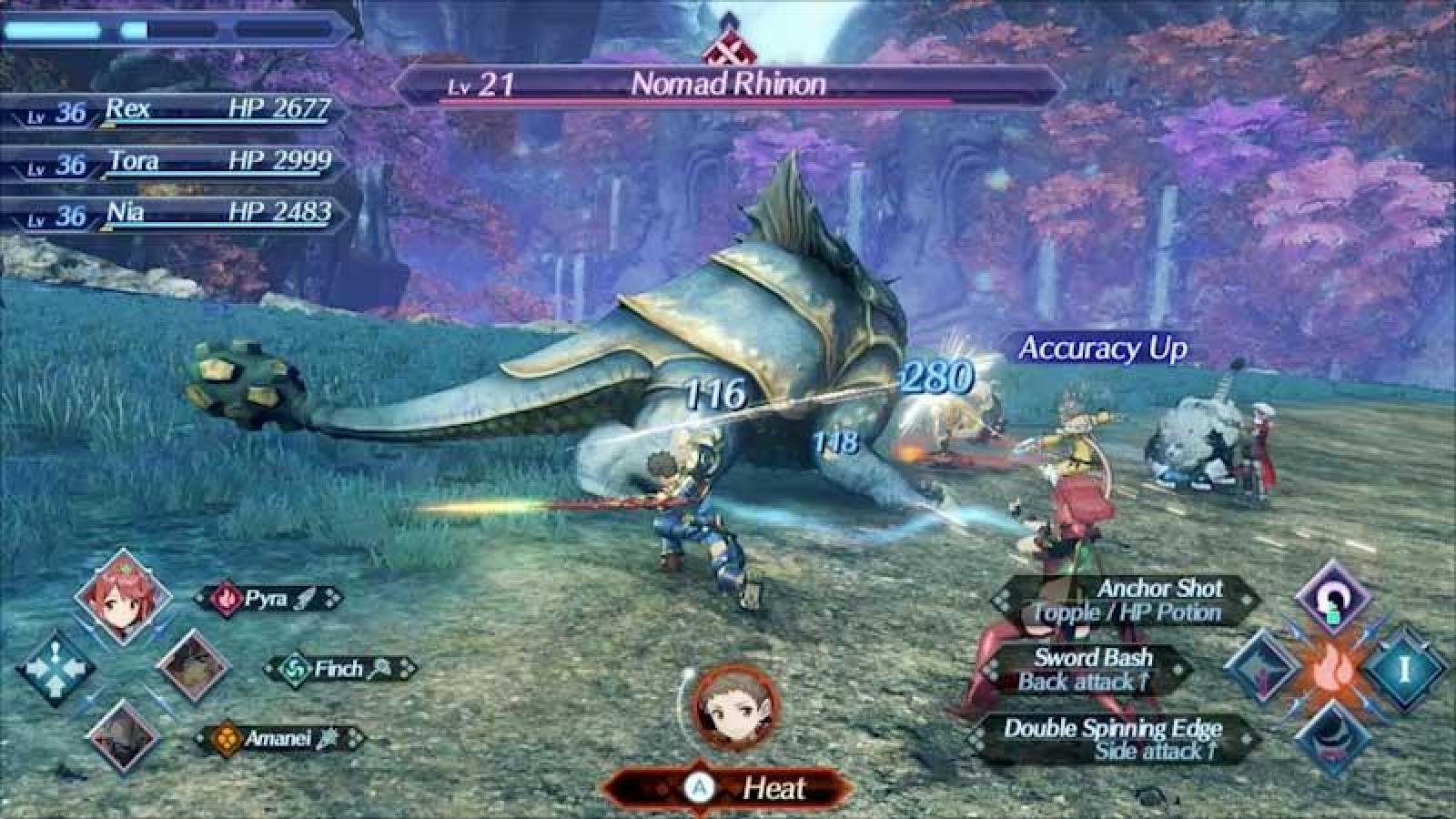Choose the Finch blade name tag

click(x=340, y=670)
